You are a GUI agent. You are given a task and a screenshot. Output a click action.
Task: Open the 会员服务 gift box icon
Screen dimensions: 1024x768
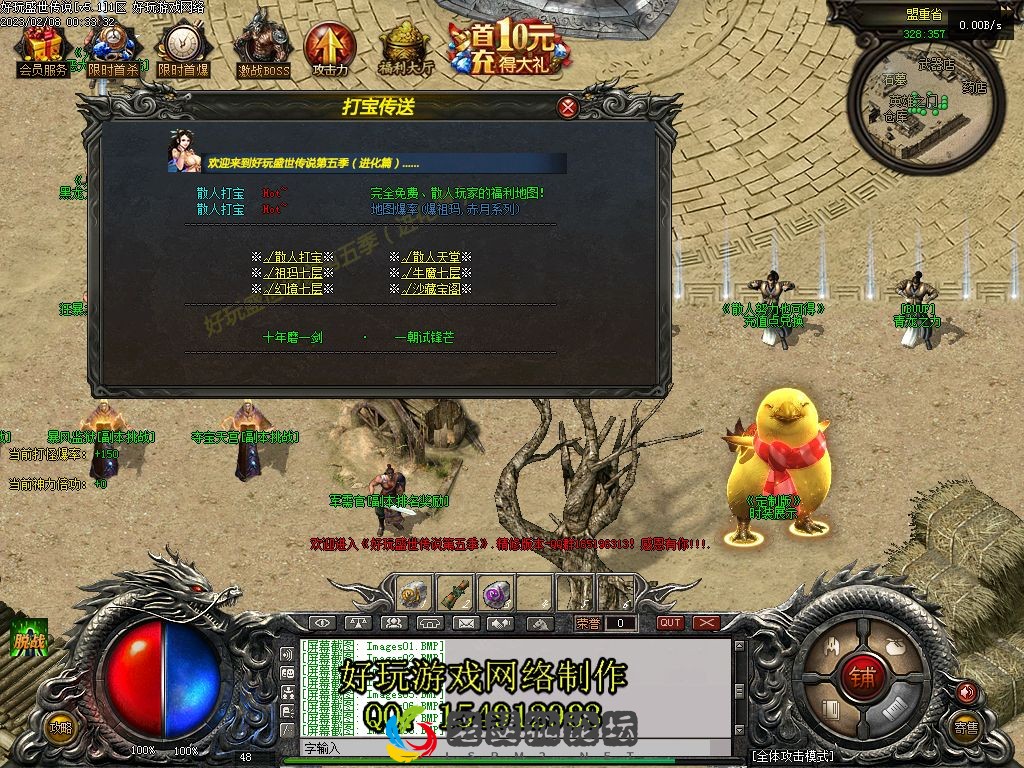[42, 50]
